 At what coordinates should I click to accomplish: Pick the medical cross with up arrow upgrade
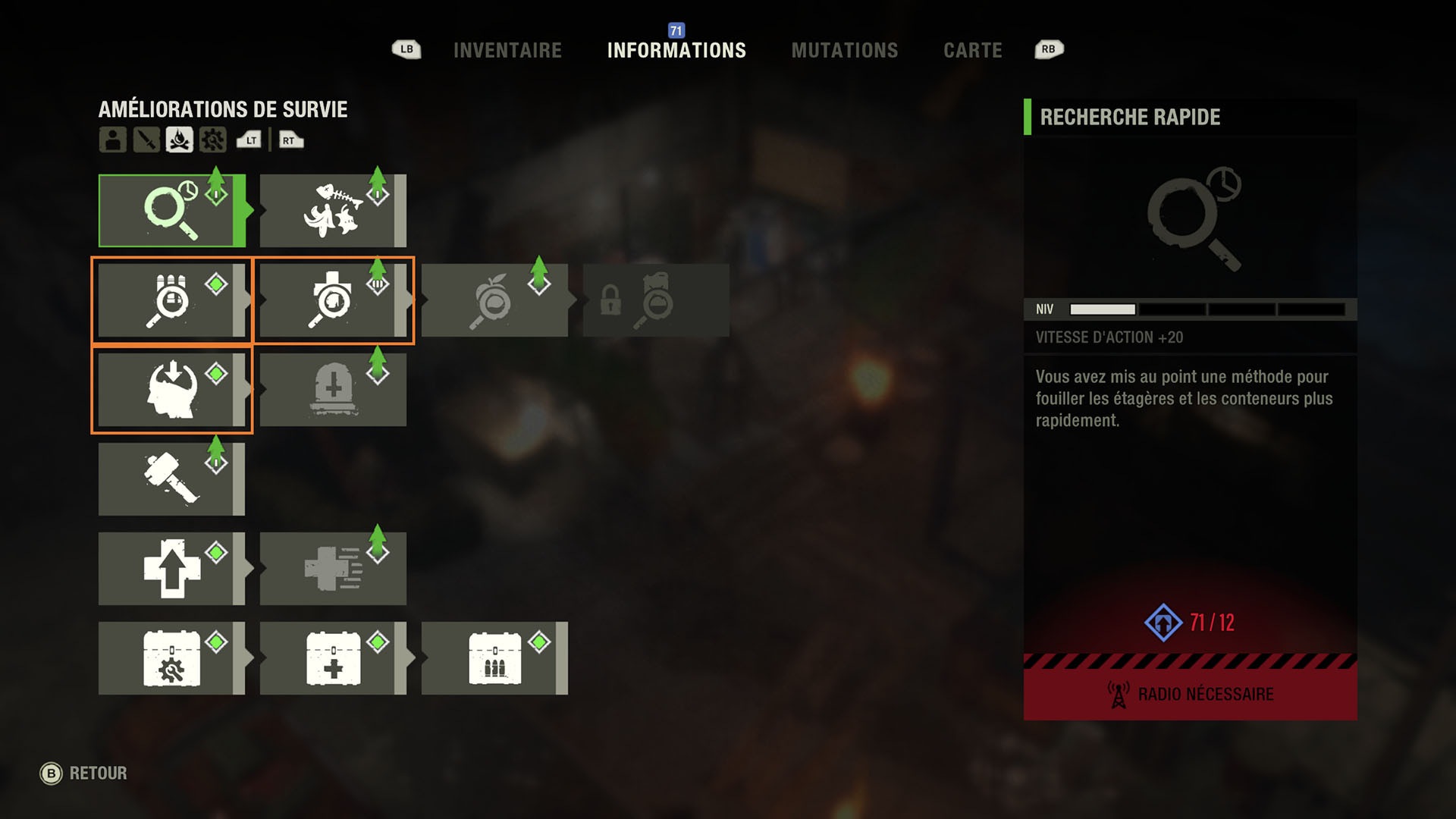(171, 569)
